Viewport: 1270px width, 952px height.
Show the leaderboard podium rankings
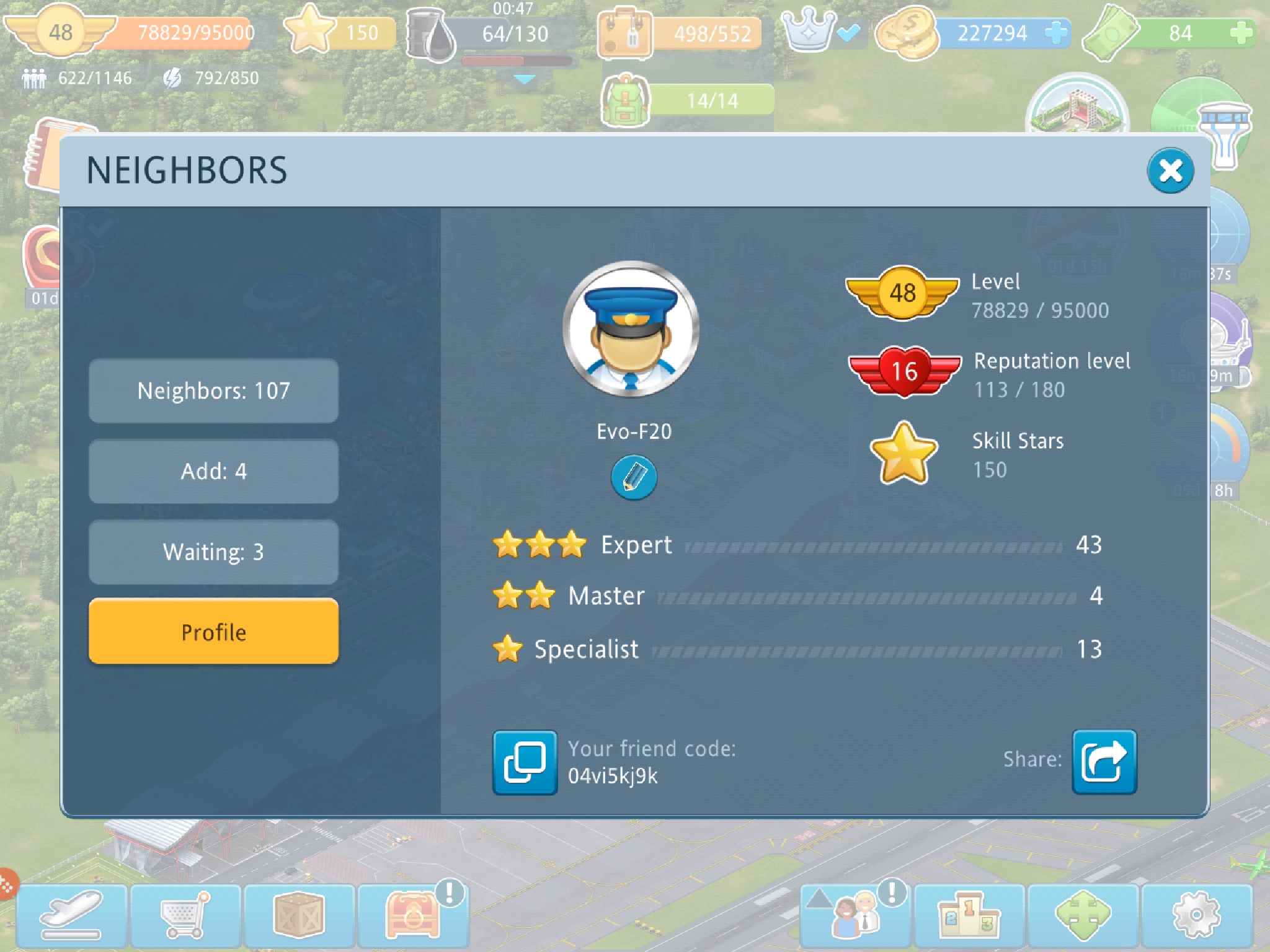[969, 915]
